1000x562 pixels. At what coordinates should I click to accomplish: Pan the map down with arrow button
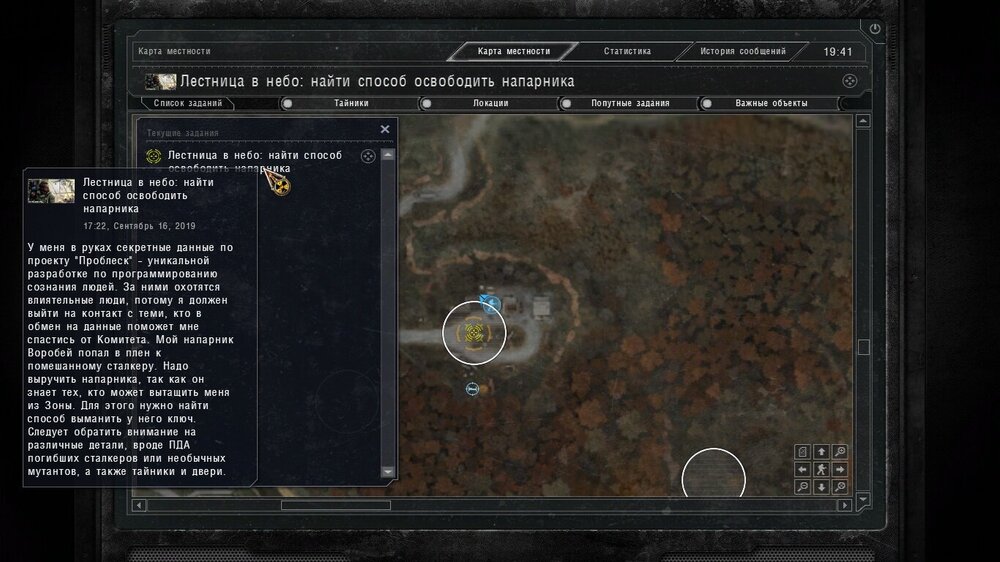tap(821, 487)
